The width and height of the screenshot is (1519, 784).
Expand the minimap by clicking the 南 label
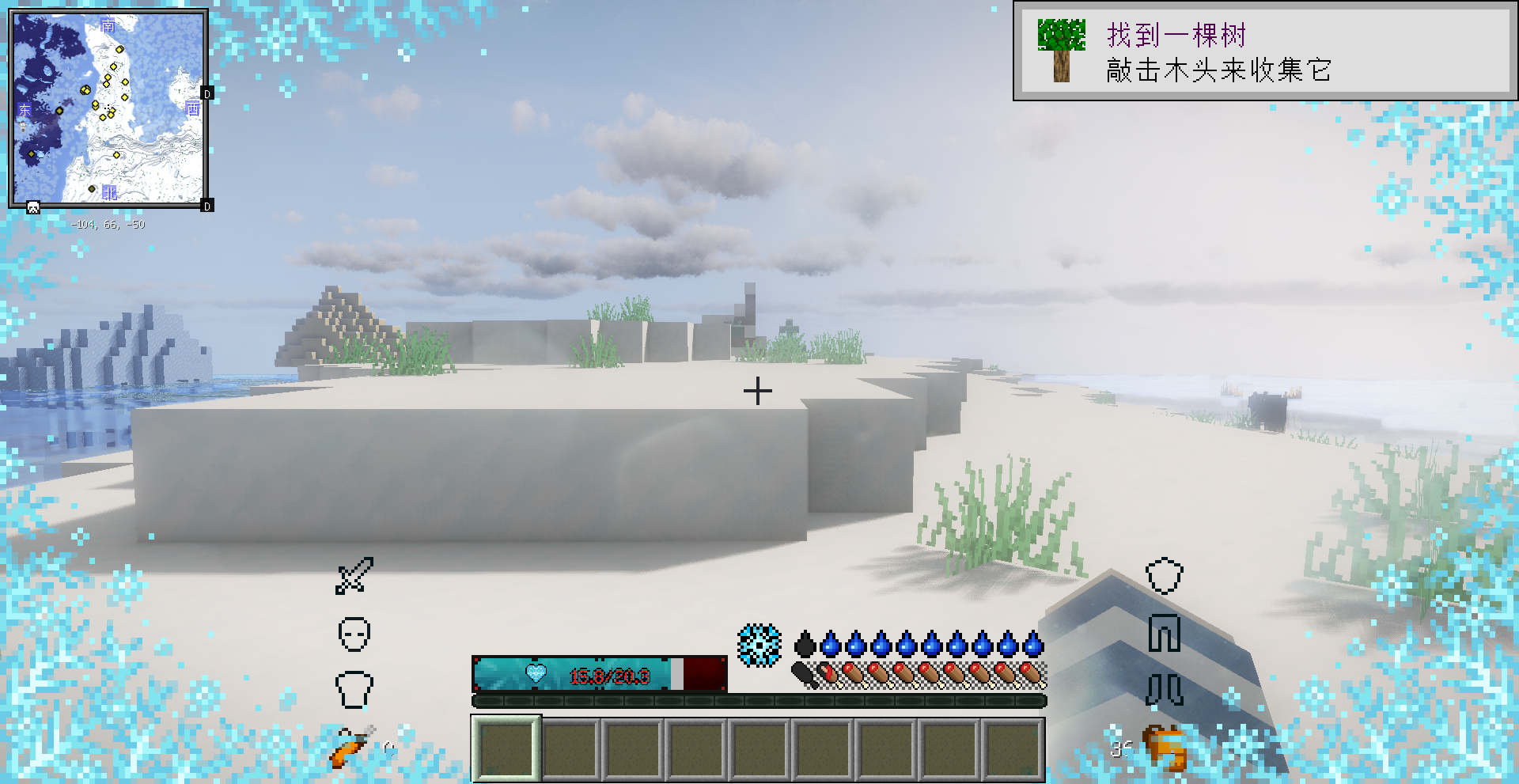click(x=109, y=25)
